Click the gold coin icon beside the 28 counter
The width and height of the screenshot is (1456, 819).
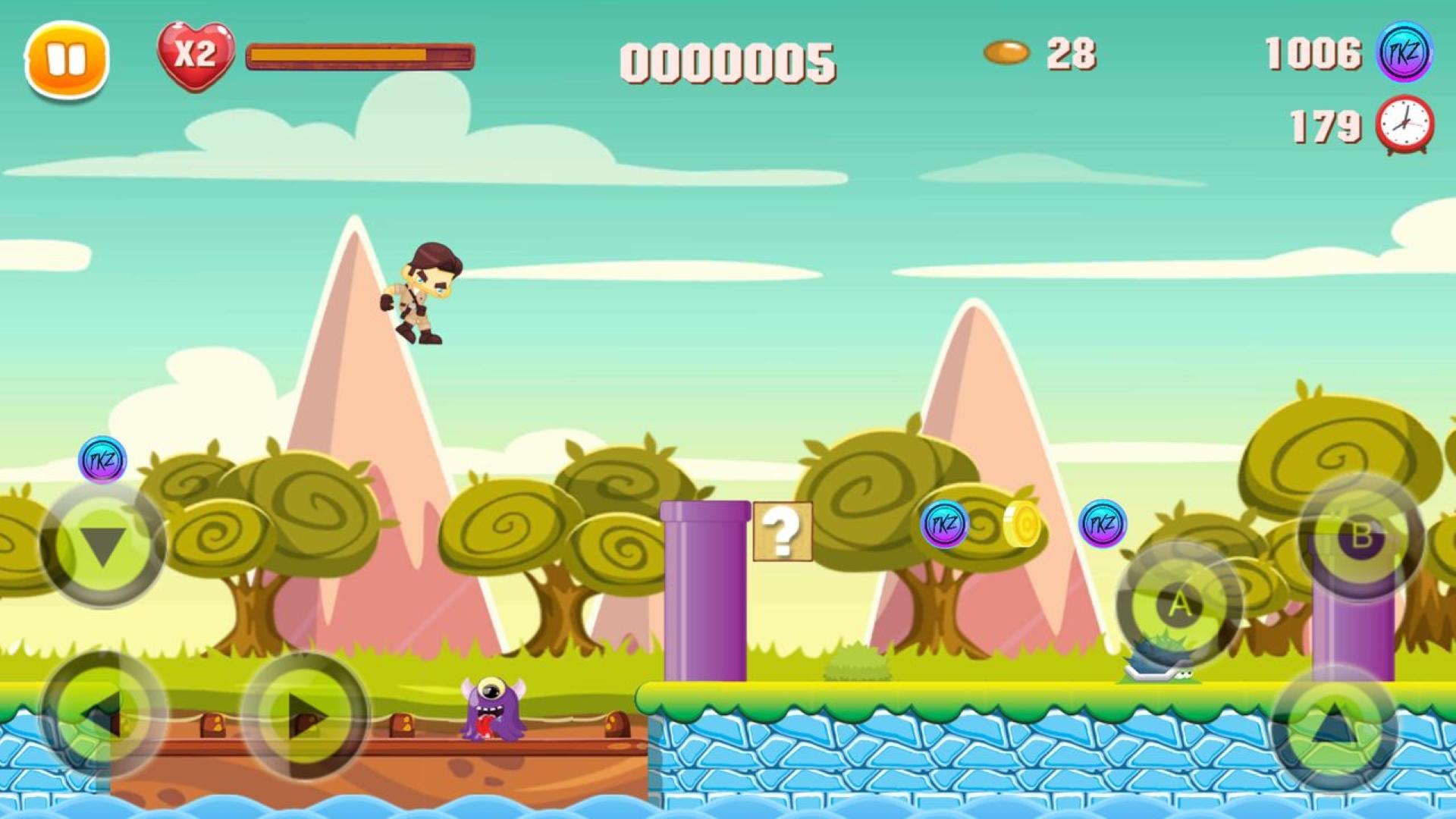pos(1006,53)
